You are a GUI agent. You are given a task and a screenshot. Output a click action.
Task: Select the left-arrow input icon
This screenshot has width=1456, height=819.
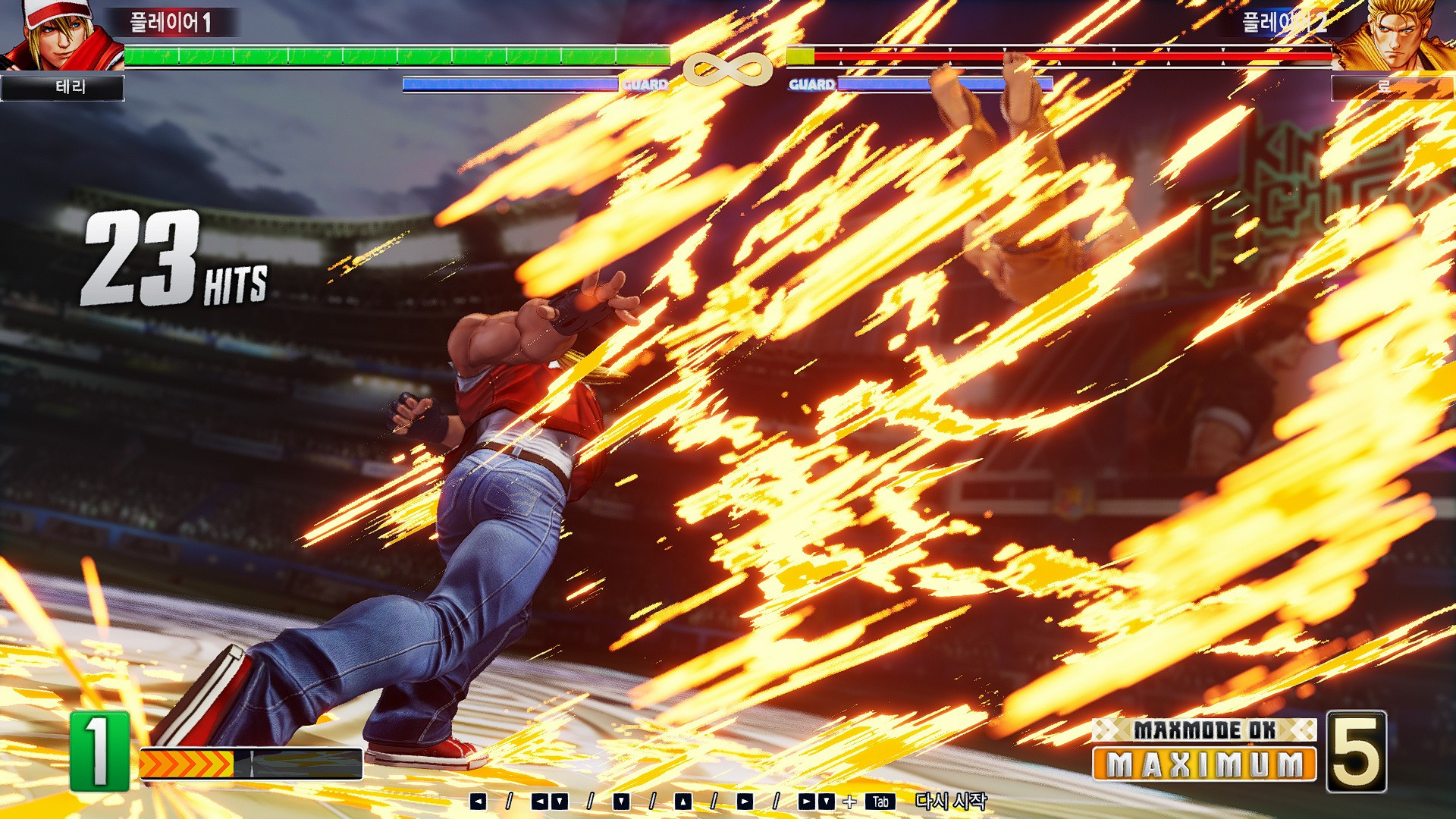tap(479, 800)
